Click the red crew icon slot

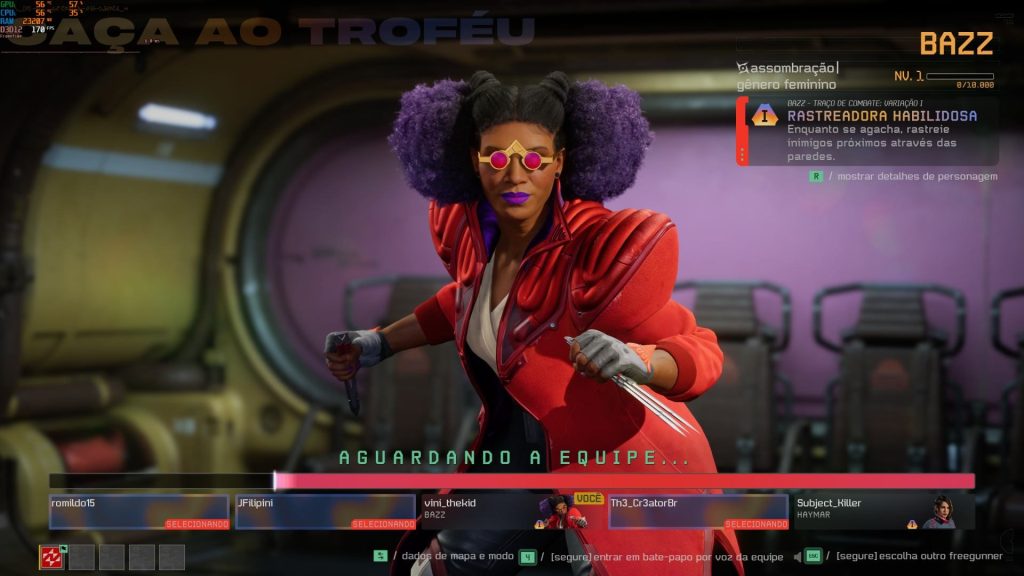tap(52, 557)
